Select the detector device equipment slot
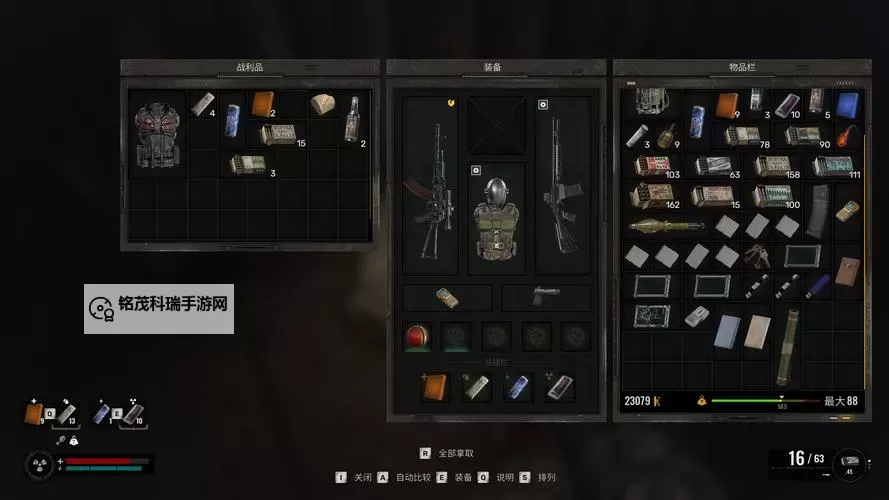This screenshot has width=889, height=500. 447,298
